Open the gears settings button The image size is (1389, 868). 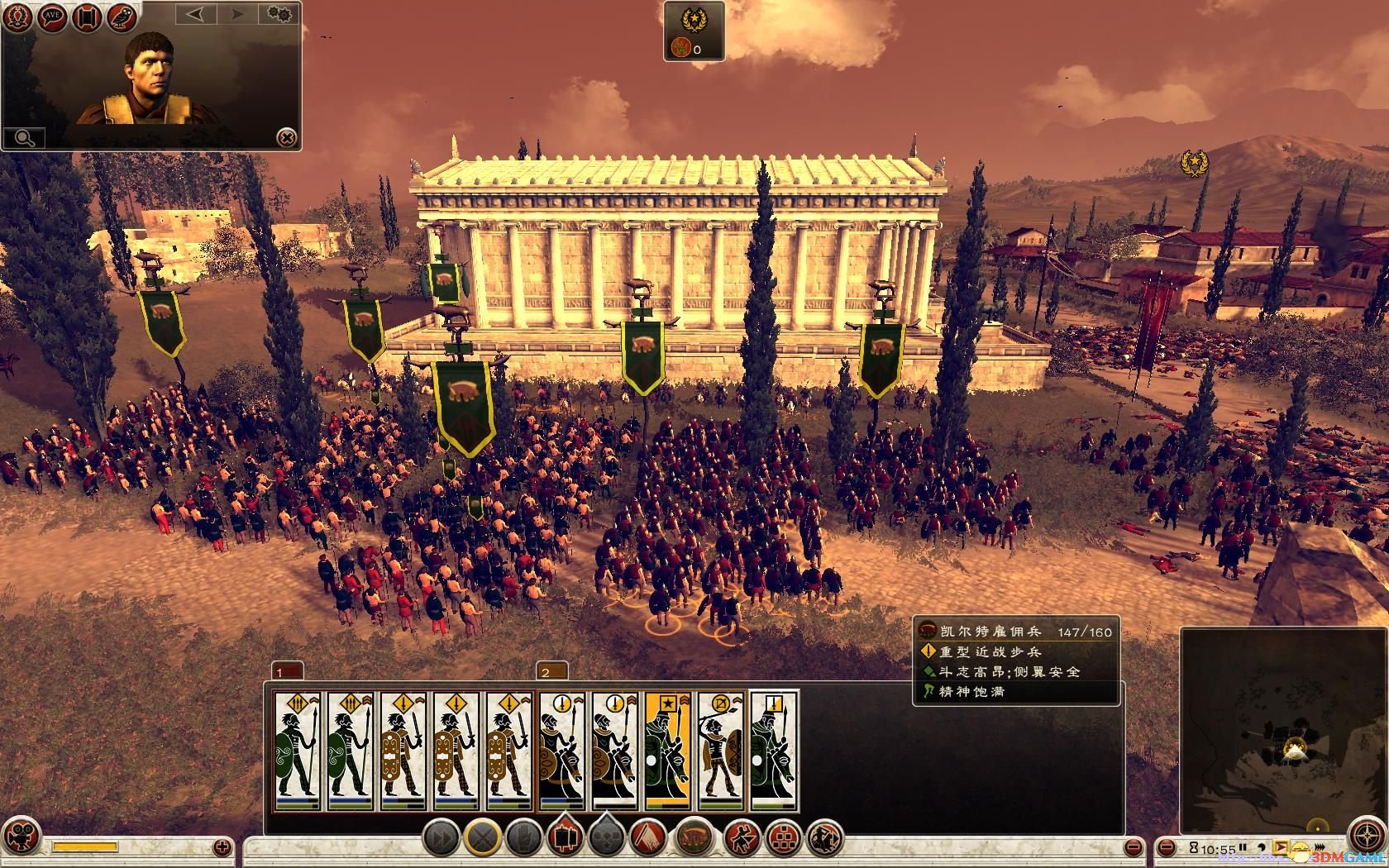coord(279,14)
